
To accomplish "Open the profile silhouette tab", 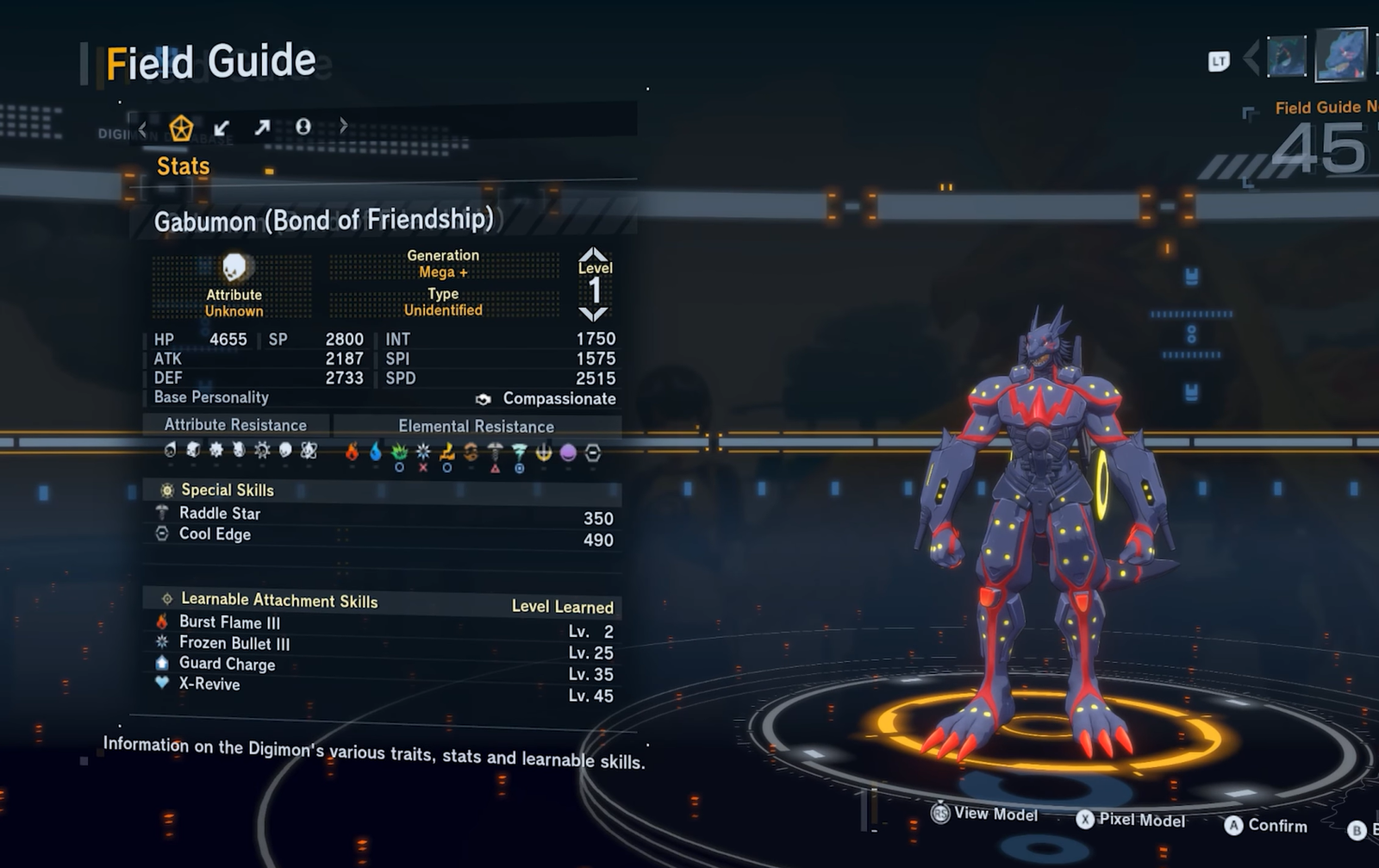I will click(x=303, y=128).
